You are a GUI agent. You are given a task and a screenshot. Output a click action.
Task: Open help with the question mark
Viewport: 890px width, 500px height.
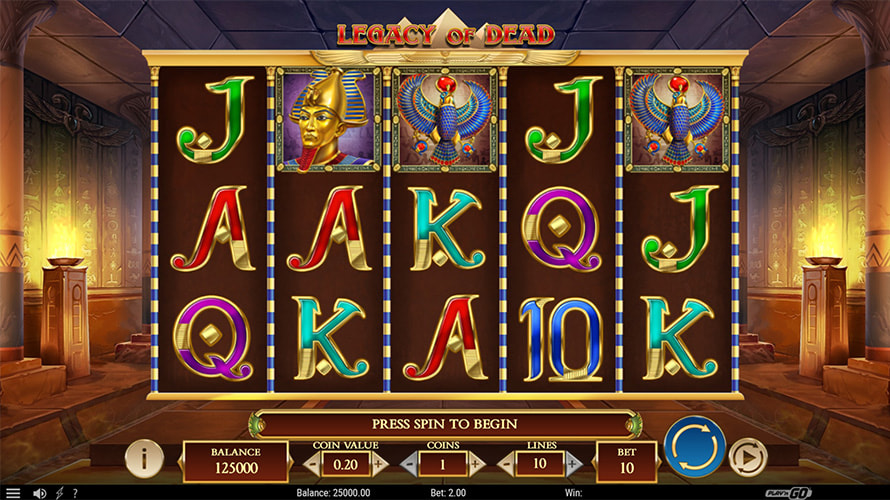(75, 493)
